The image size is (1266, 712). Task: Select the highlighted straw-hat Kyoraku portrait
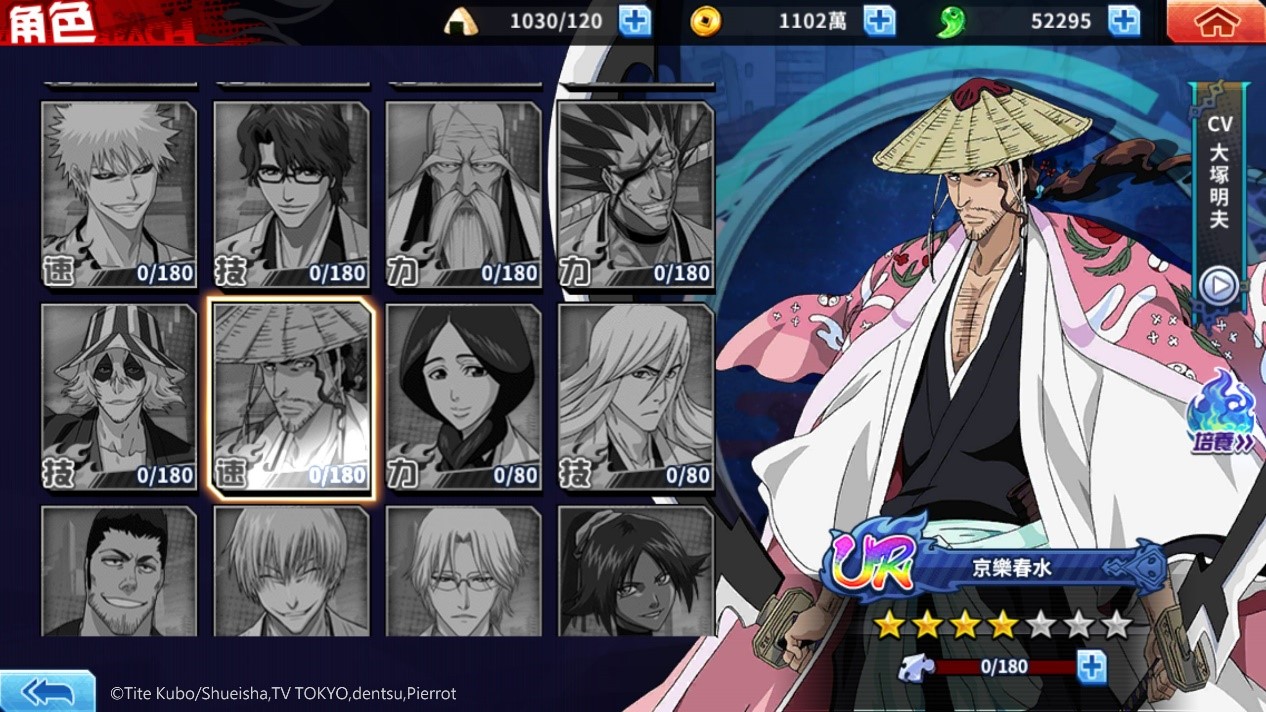click(291, 397)
